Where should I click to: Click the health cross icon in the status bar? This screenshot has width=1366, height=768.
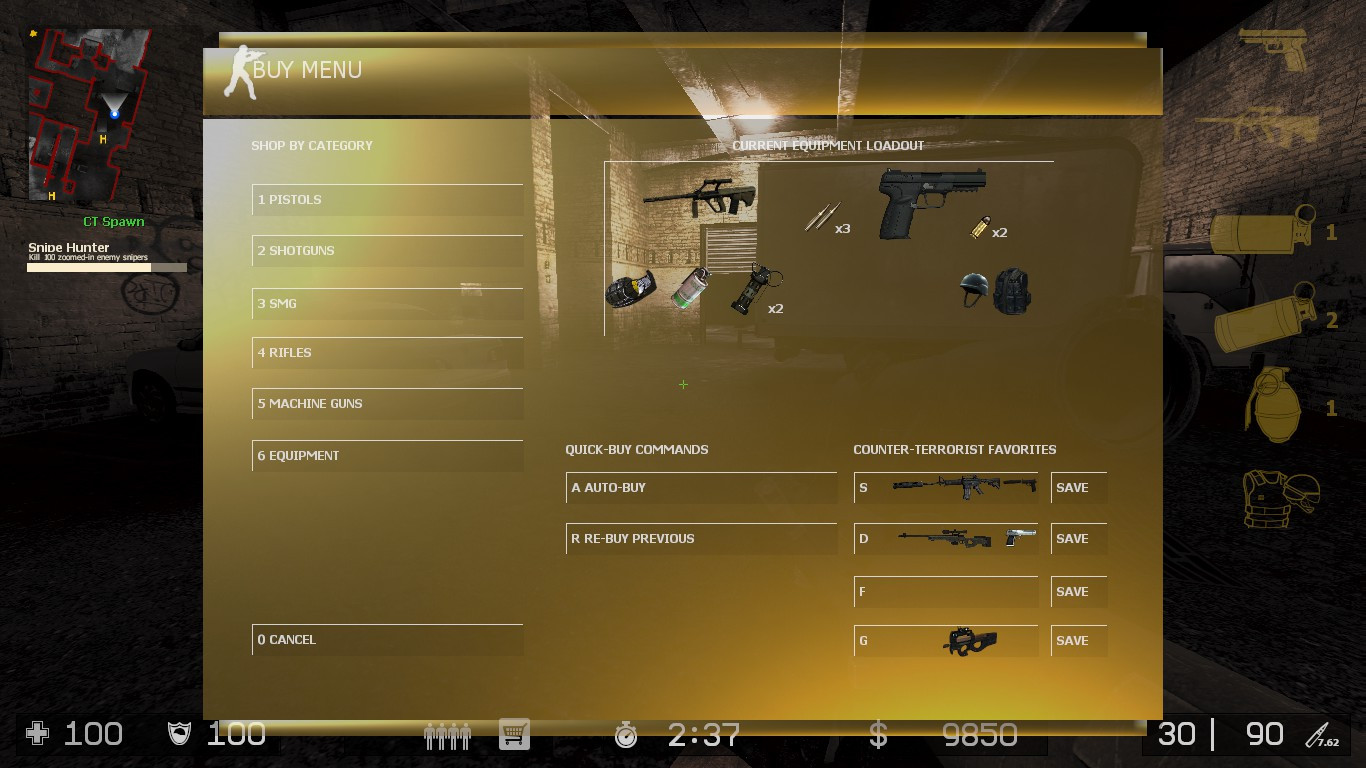click(x=37, y=734)
